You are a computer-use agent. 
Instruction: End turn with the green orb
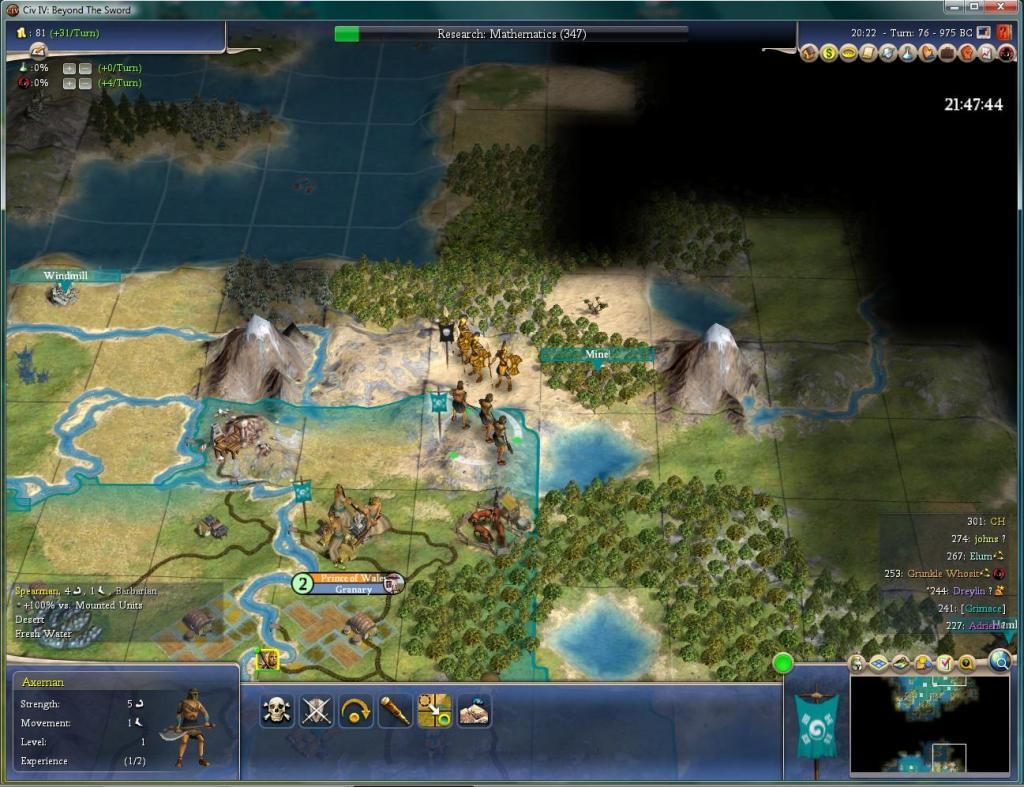click(x=782, y=662)
